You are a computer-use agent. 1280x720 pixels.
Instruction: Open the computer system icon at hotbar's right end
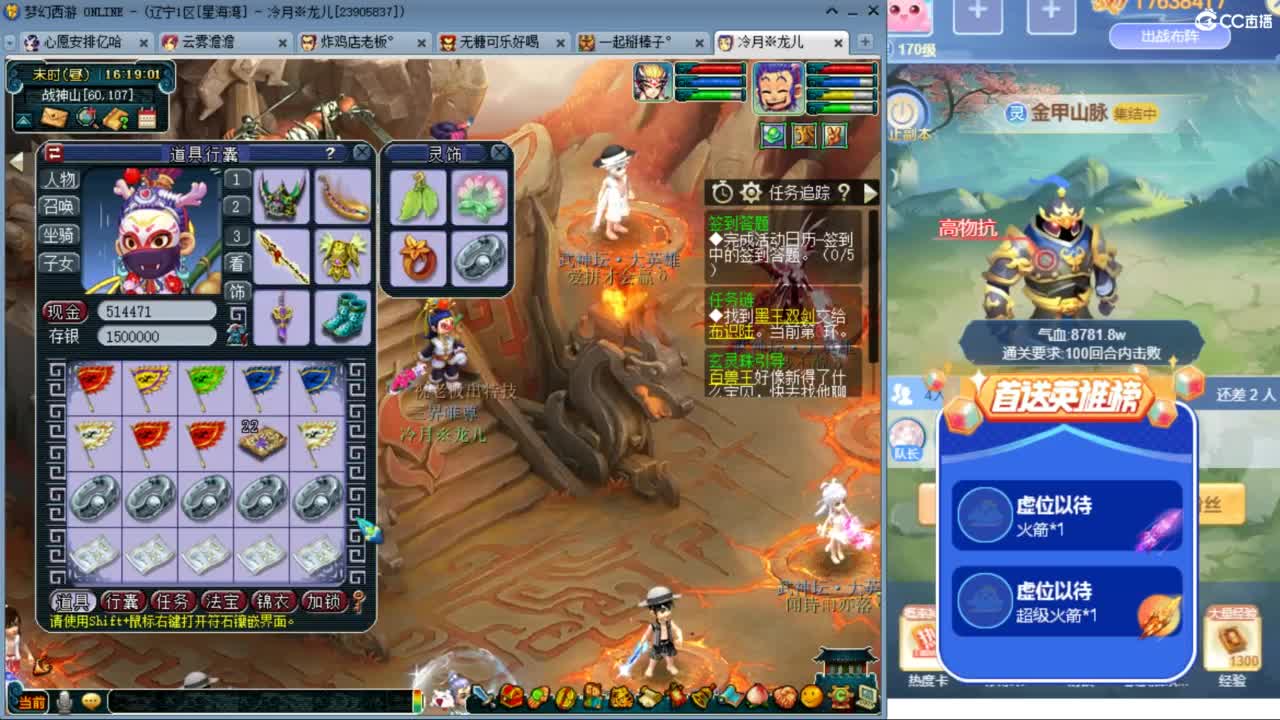864,697
